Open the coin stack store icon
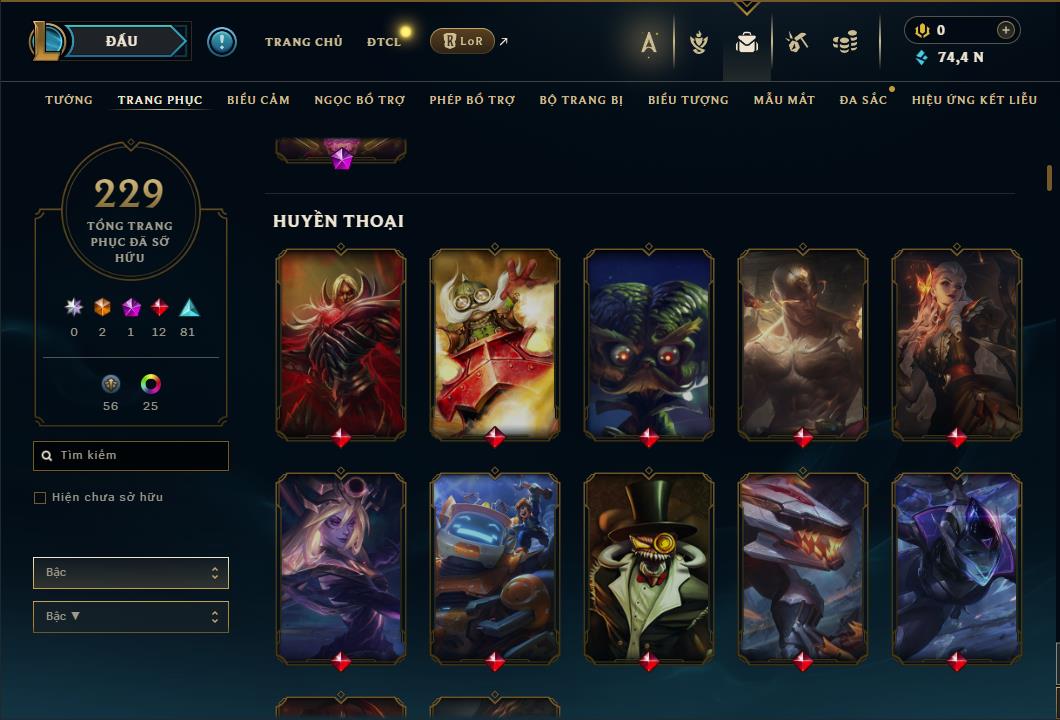Screen dimensions: 1060x720 (x=845, y=42)
